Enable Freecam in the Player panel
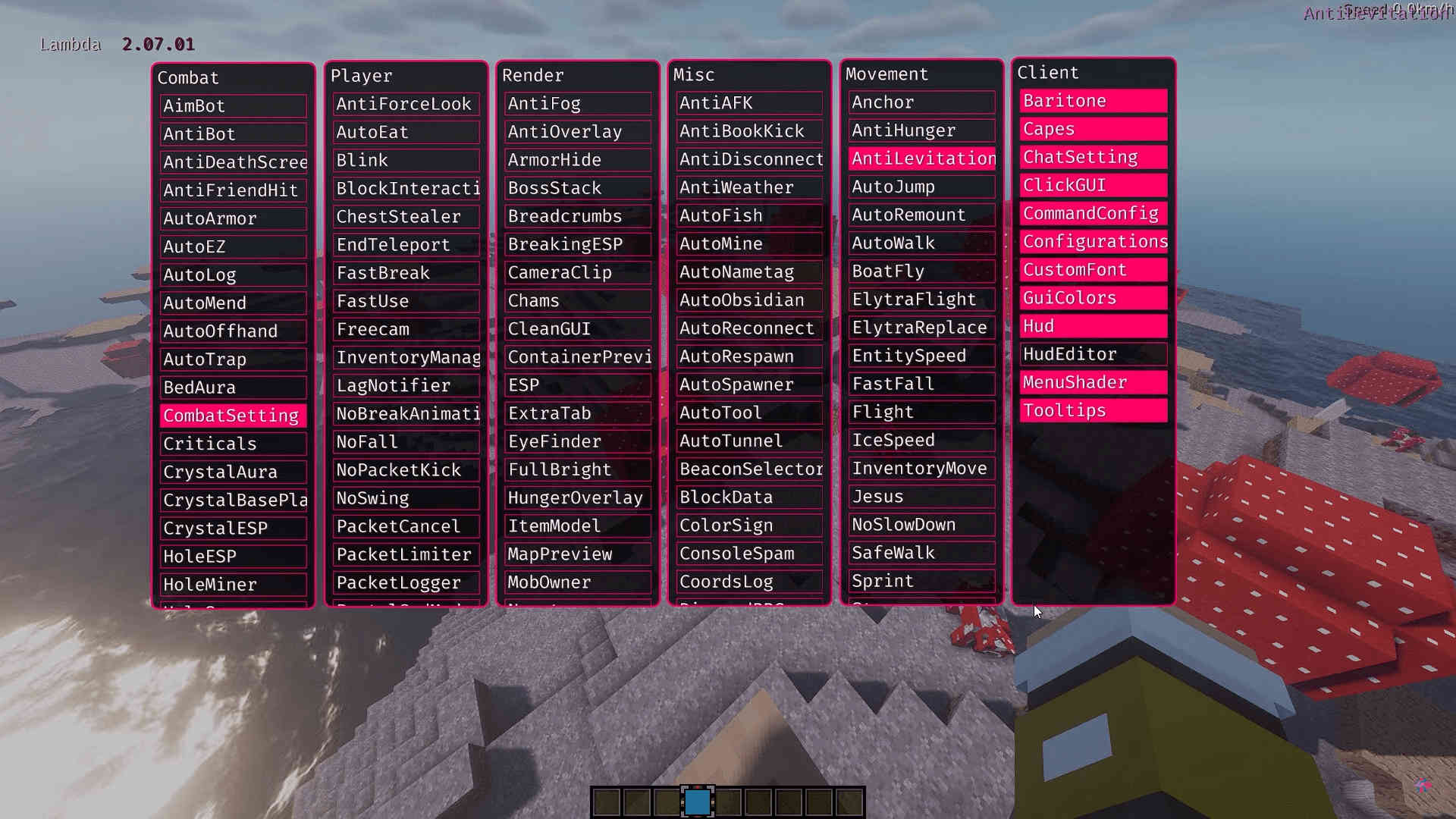Image resolution: width=1456 pixels, height=819 pixels. click(x=406, y=329)
